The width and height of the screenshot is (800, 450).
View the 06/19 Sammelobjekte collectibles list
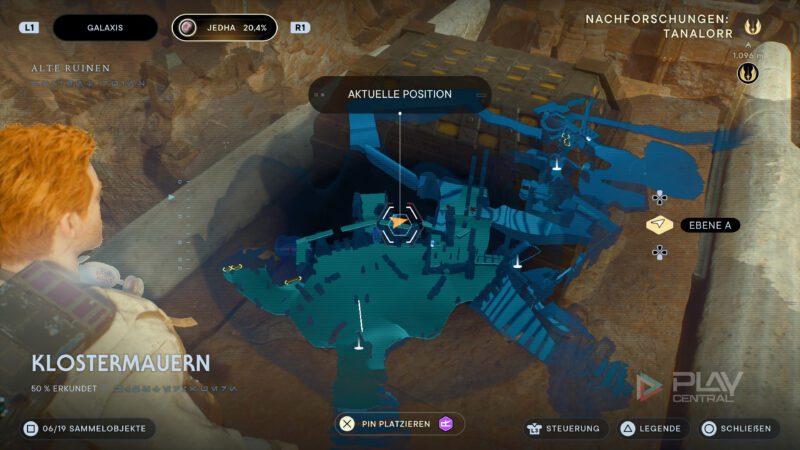tap(88, 428)
